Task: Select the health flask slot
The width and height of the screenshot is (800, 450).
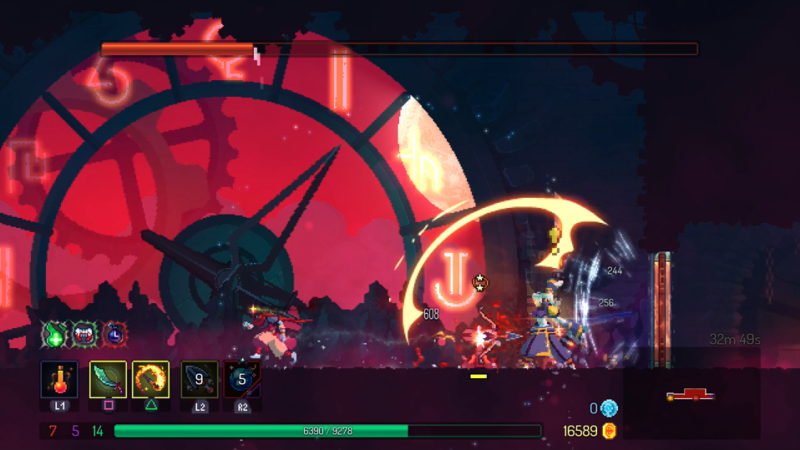Action: pos(59,380)
